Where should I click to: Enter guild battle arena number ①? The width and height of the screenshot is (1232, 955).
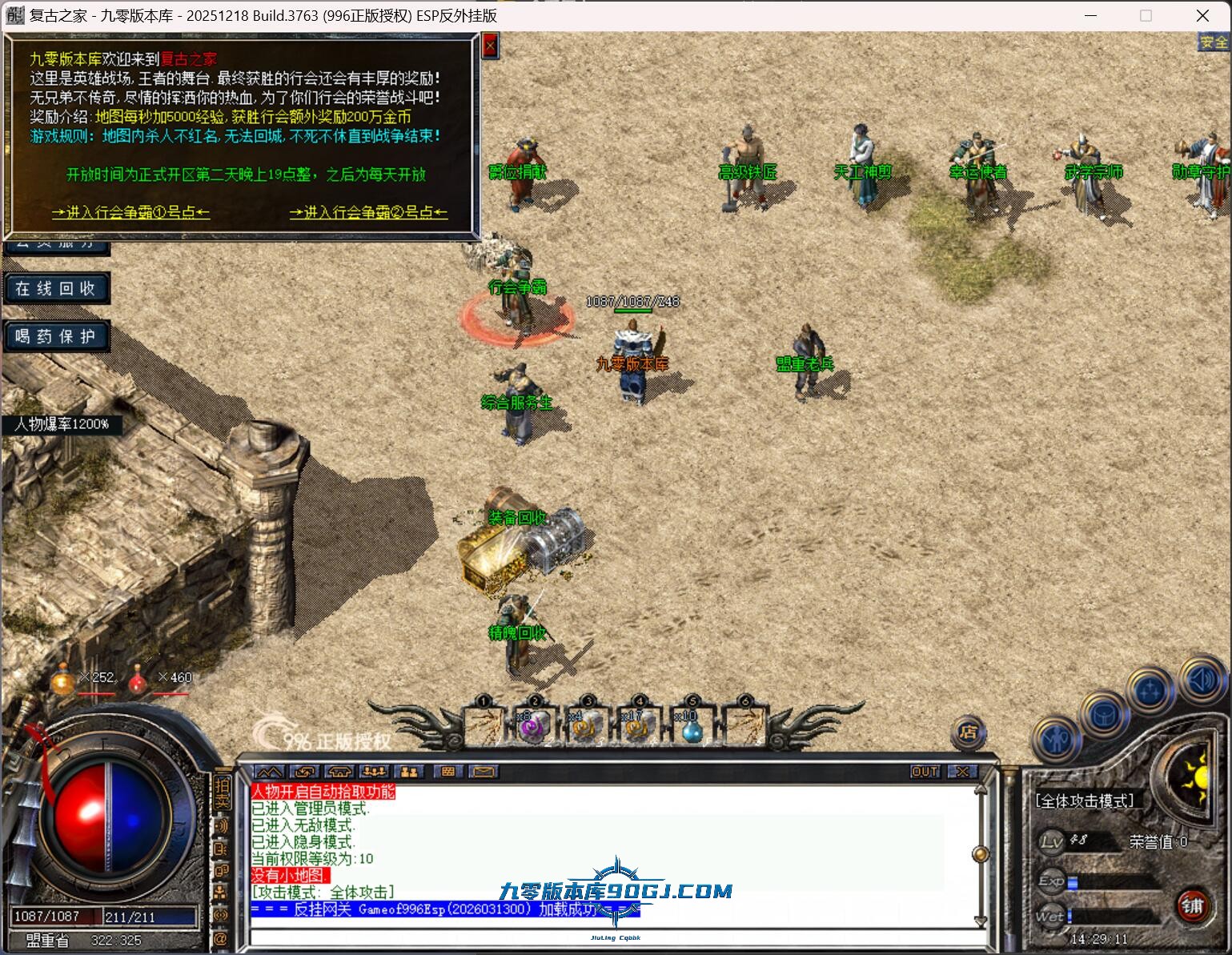pyautogui.click(x=130, y=212)
